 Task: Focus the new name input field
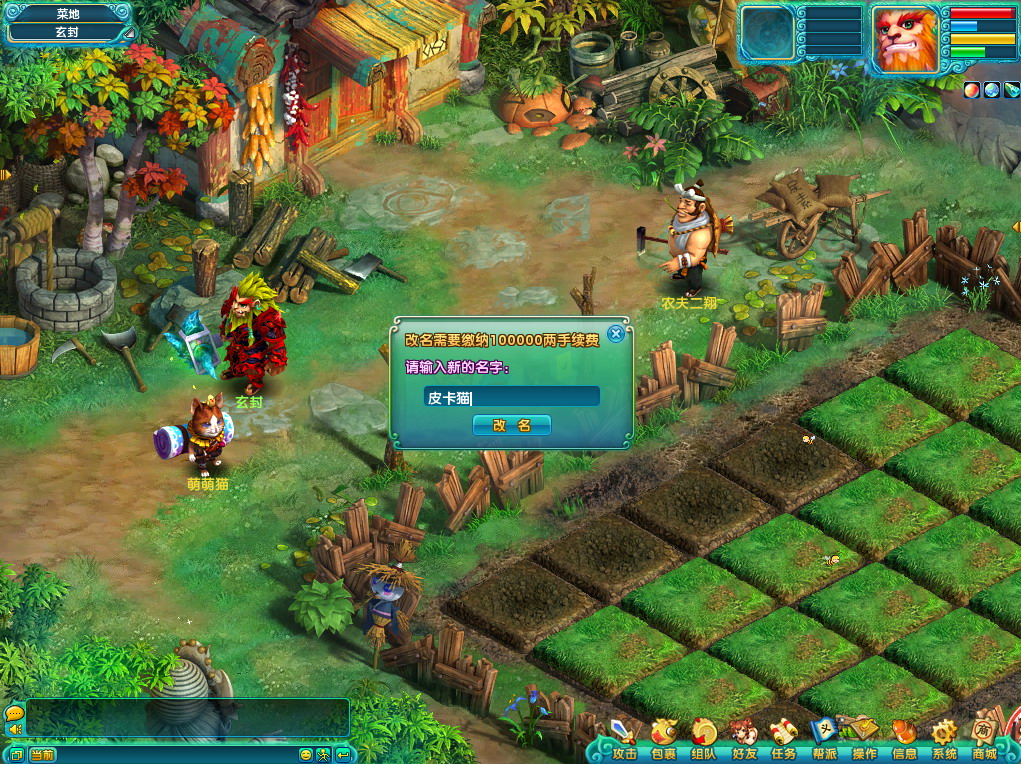point(511,397)
